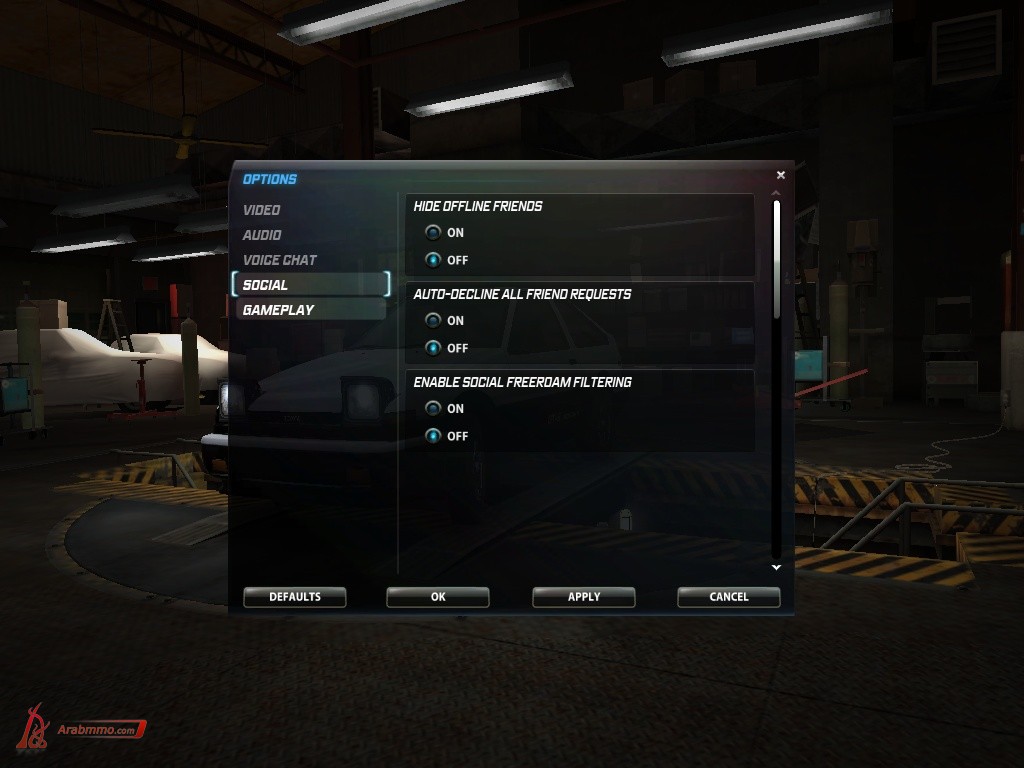
Task: Choose OFF for Social Freeroam Filtering
Action: (x=433, y=436)
